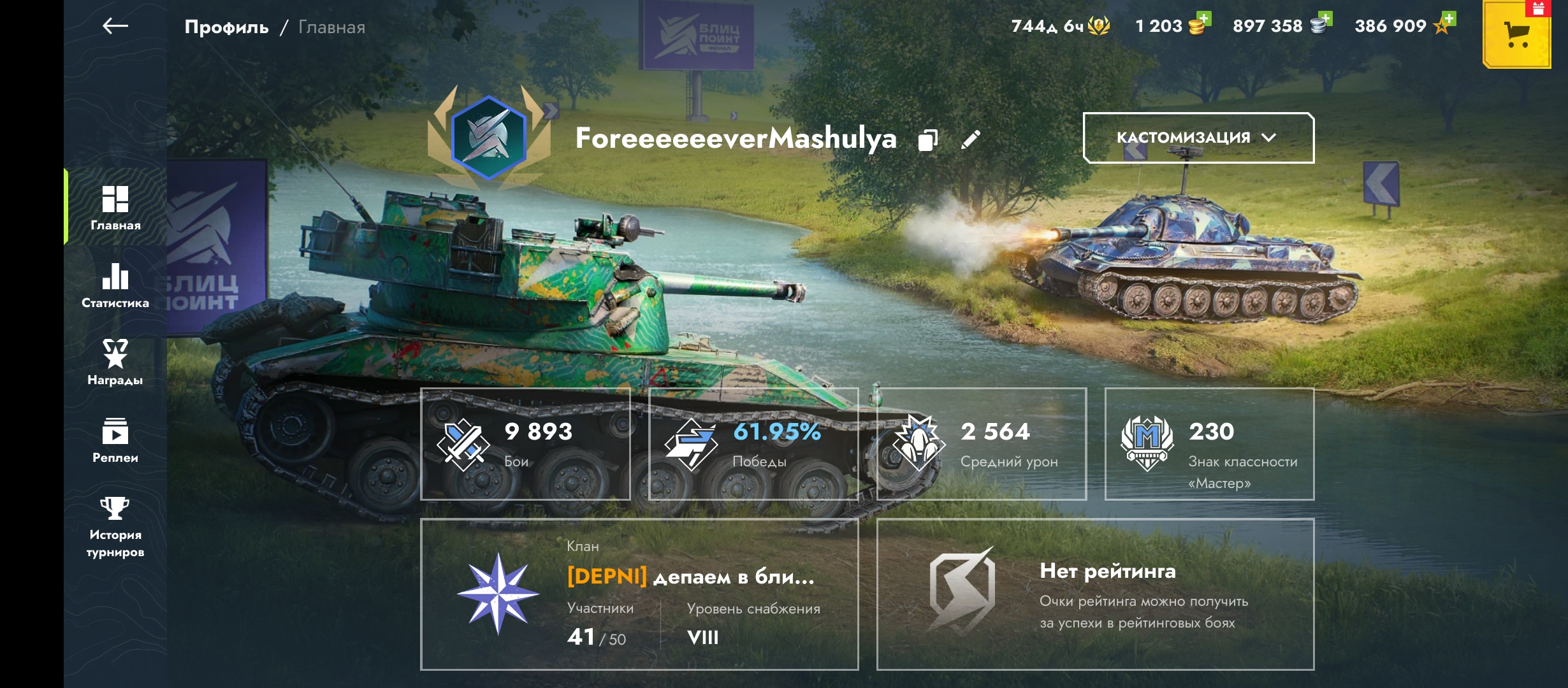Open the Средний урон stat card
The width and height of the screenshot is (1568, 688).
click(x=982, y=444)
